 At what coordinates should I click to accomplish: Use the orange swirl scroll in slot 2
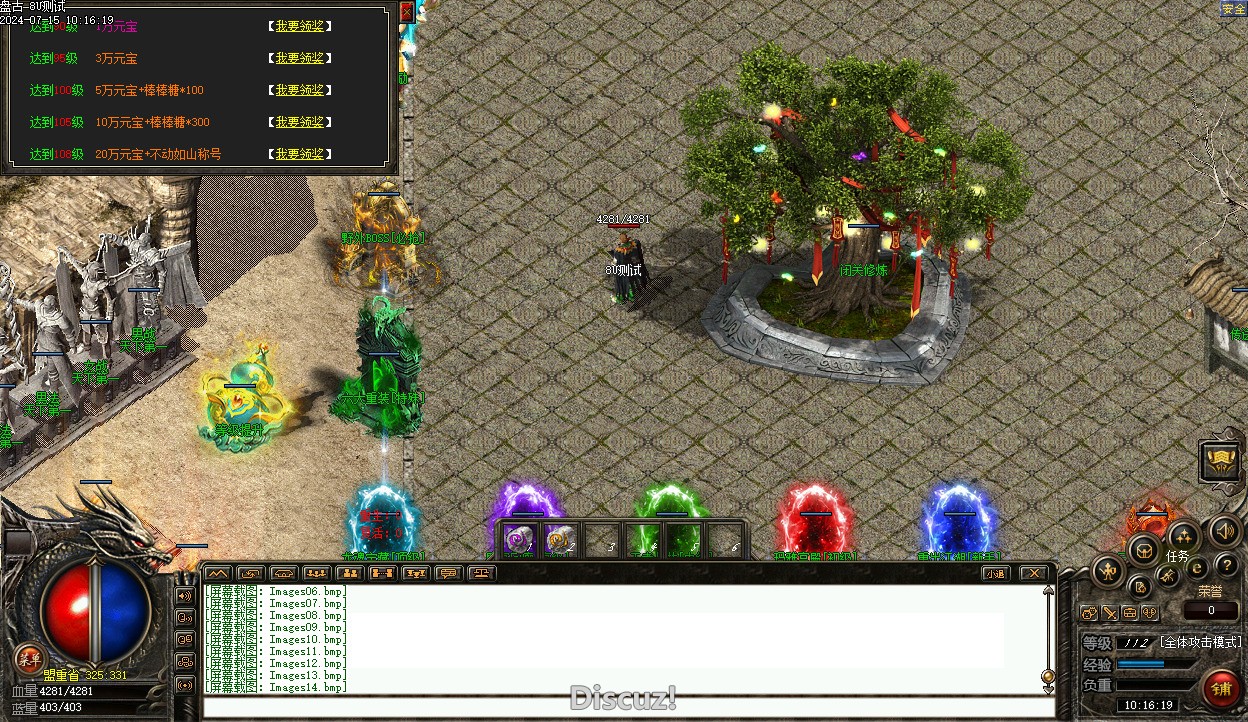[x=561, y=540]
